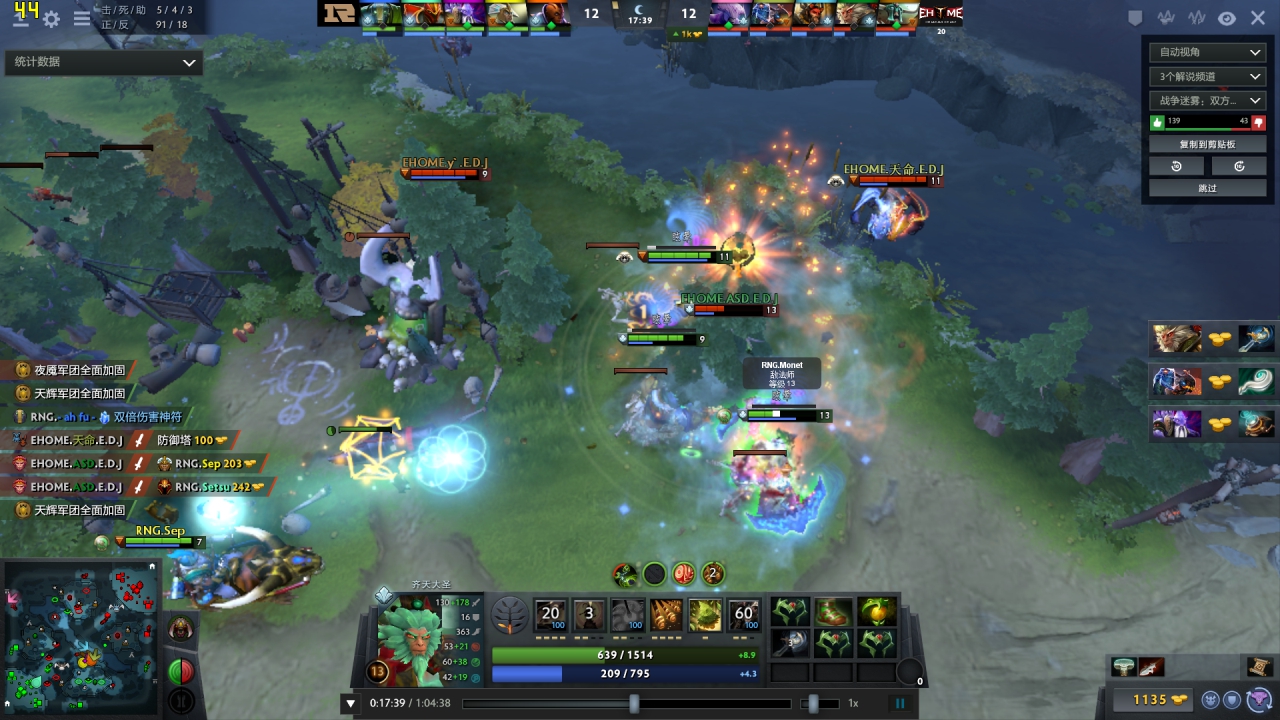Give the replay a green thumbs up

point(1158,122)
